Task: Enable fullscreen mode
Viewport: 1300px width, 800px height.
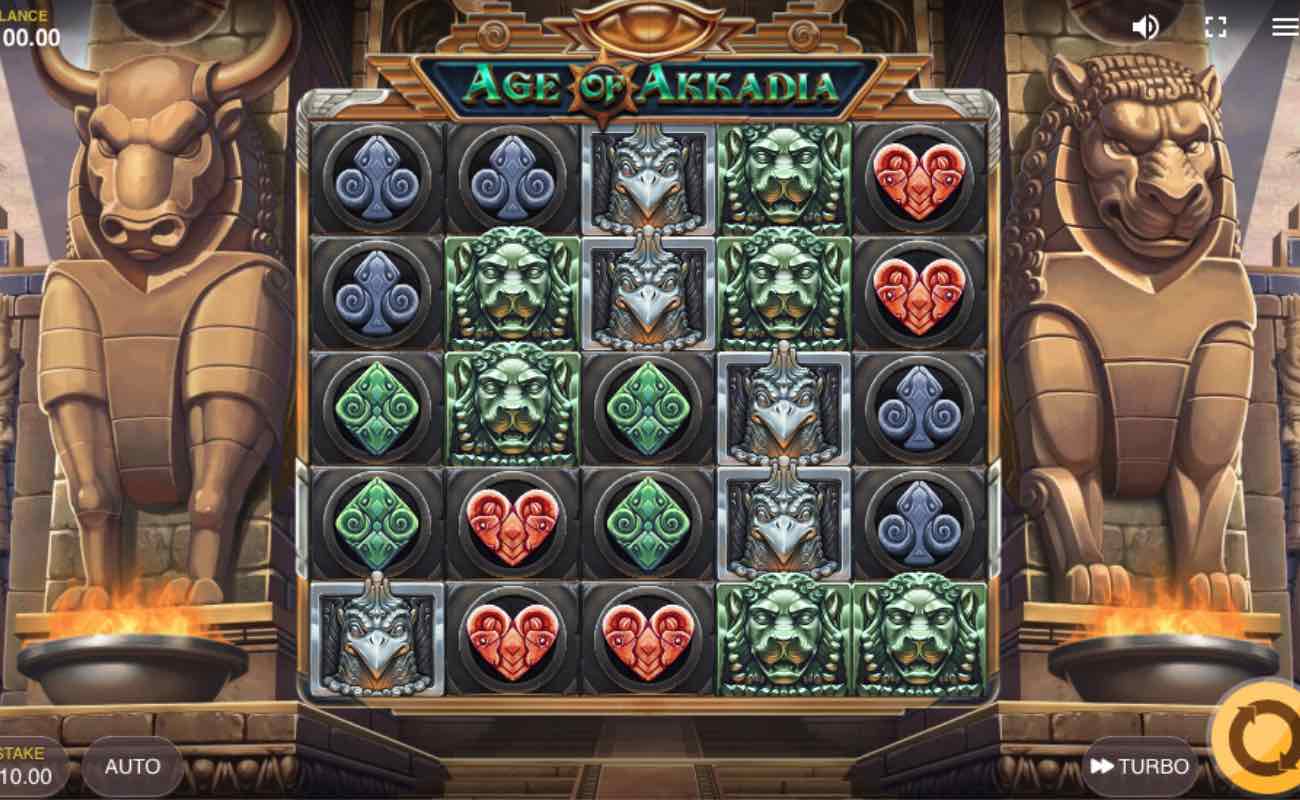Action: [x=1217, y=27]
